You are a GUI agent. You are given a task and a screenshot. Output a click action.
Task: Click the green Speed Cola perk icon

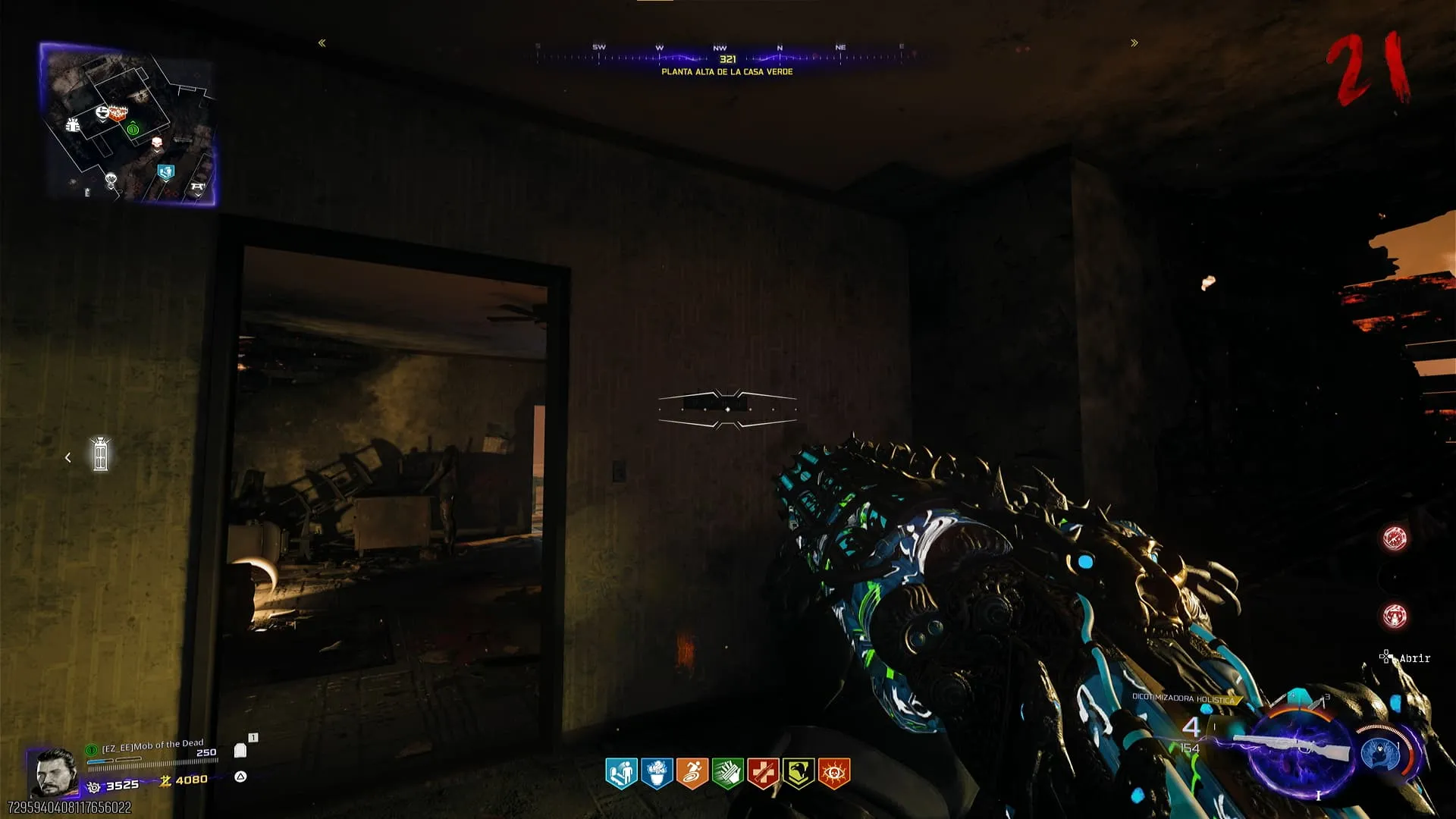[727, 773]
